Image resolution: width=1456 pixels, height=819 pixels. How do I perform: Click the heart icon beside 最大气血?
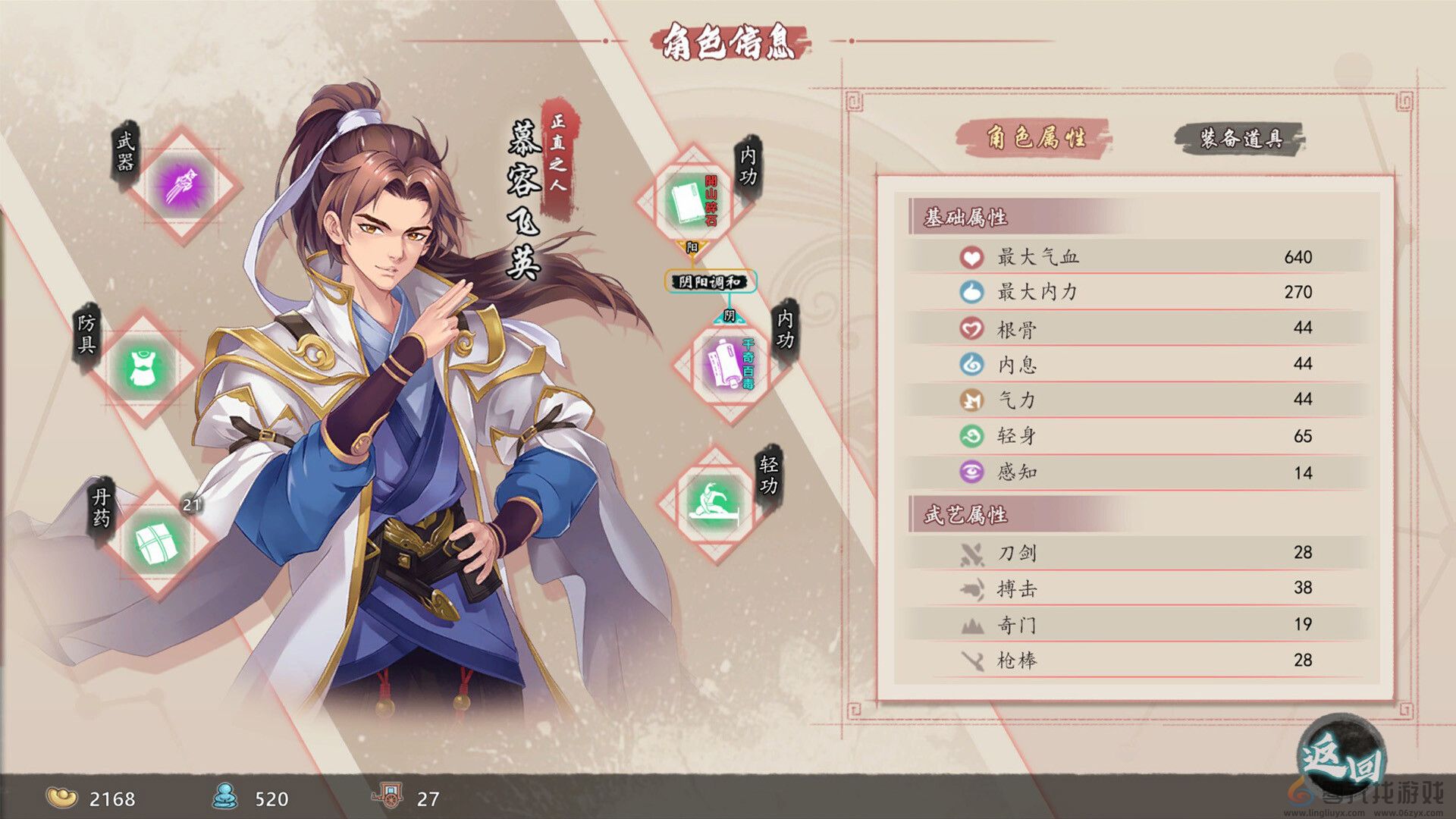[x=973, y=256]
